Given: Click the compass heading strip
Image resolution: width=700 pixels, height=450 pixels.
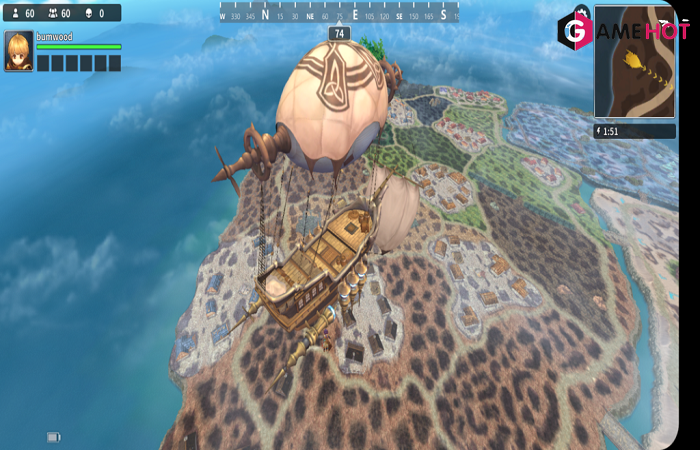Looking at the screenshot, I should (x=339, y=14).
